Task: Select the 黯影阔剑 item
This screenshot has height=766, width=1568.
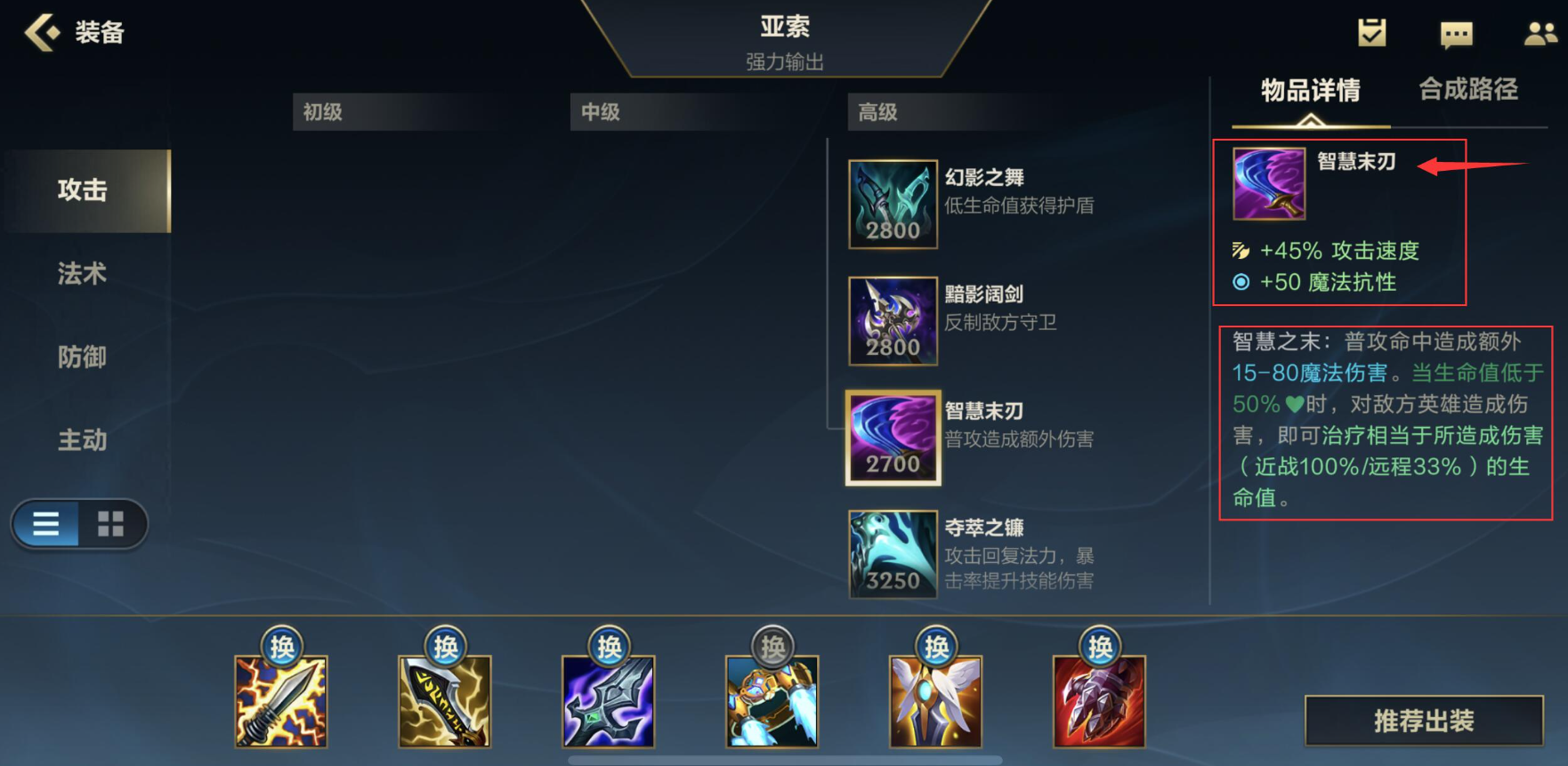Action: click(x=893, y=320)
